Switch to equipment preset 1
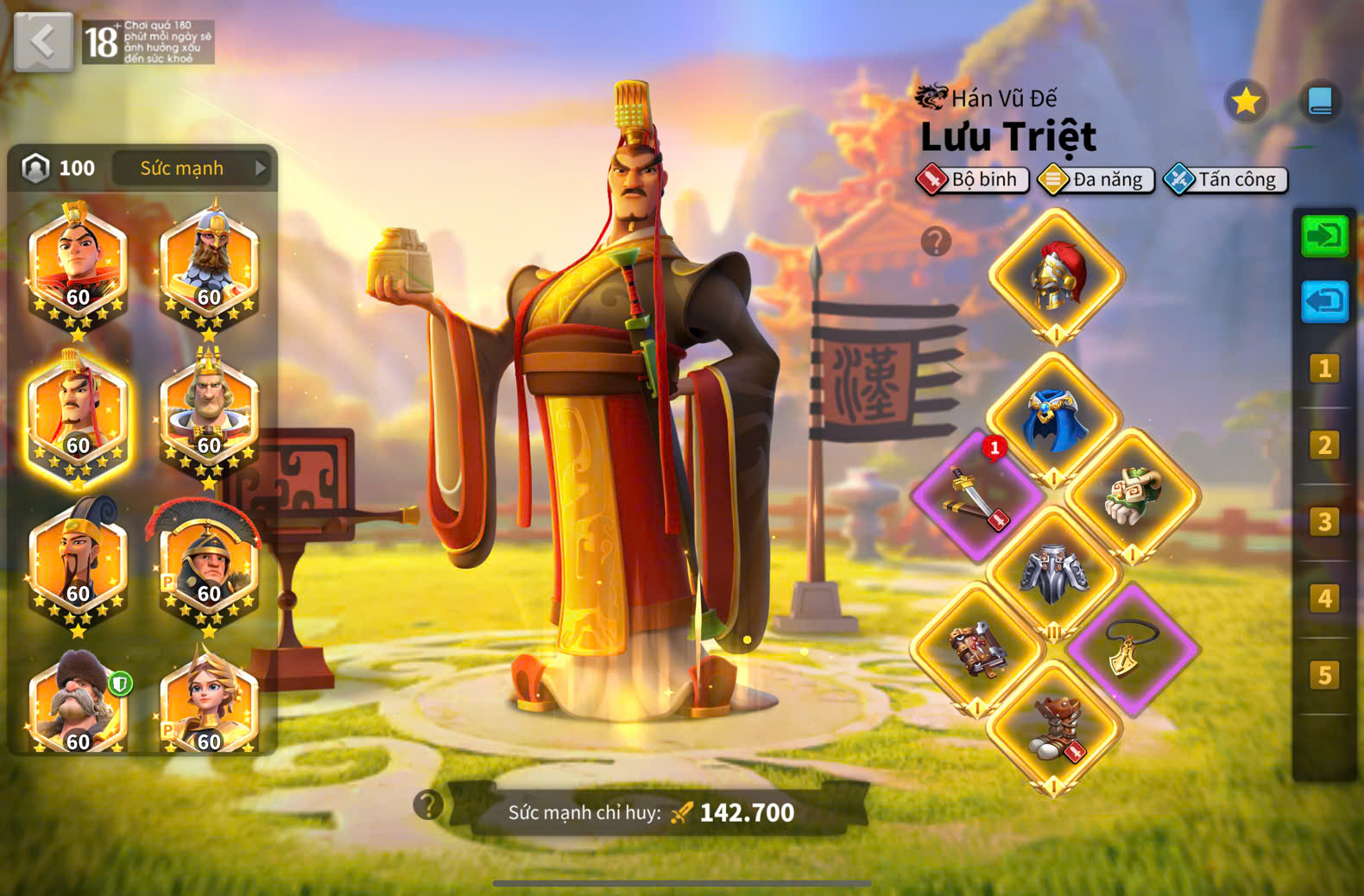The height and width of the screenshot is (896, 1364). (x=1324, y=369)
